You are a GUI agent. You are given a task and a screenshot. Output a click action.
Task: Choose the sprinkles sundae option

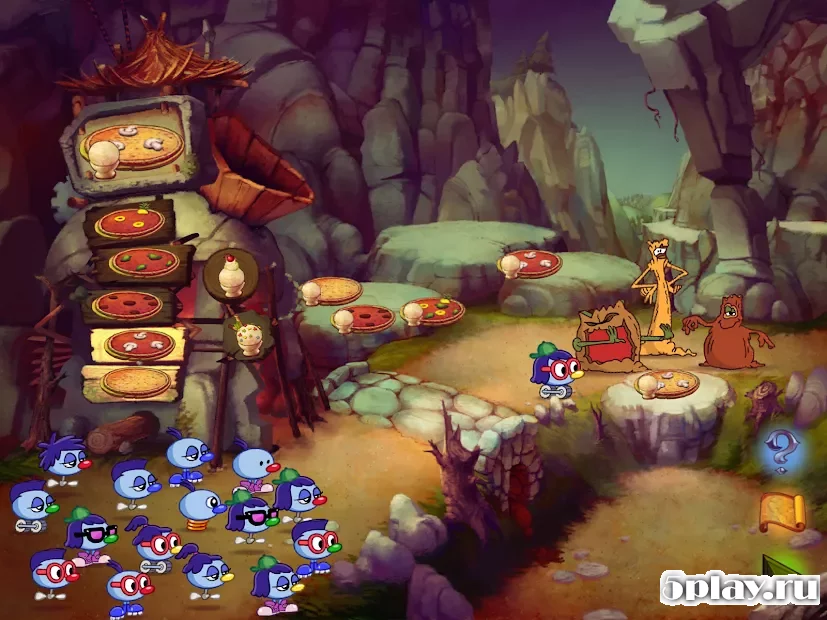(x=244, y=333)
